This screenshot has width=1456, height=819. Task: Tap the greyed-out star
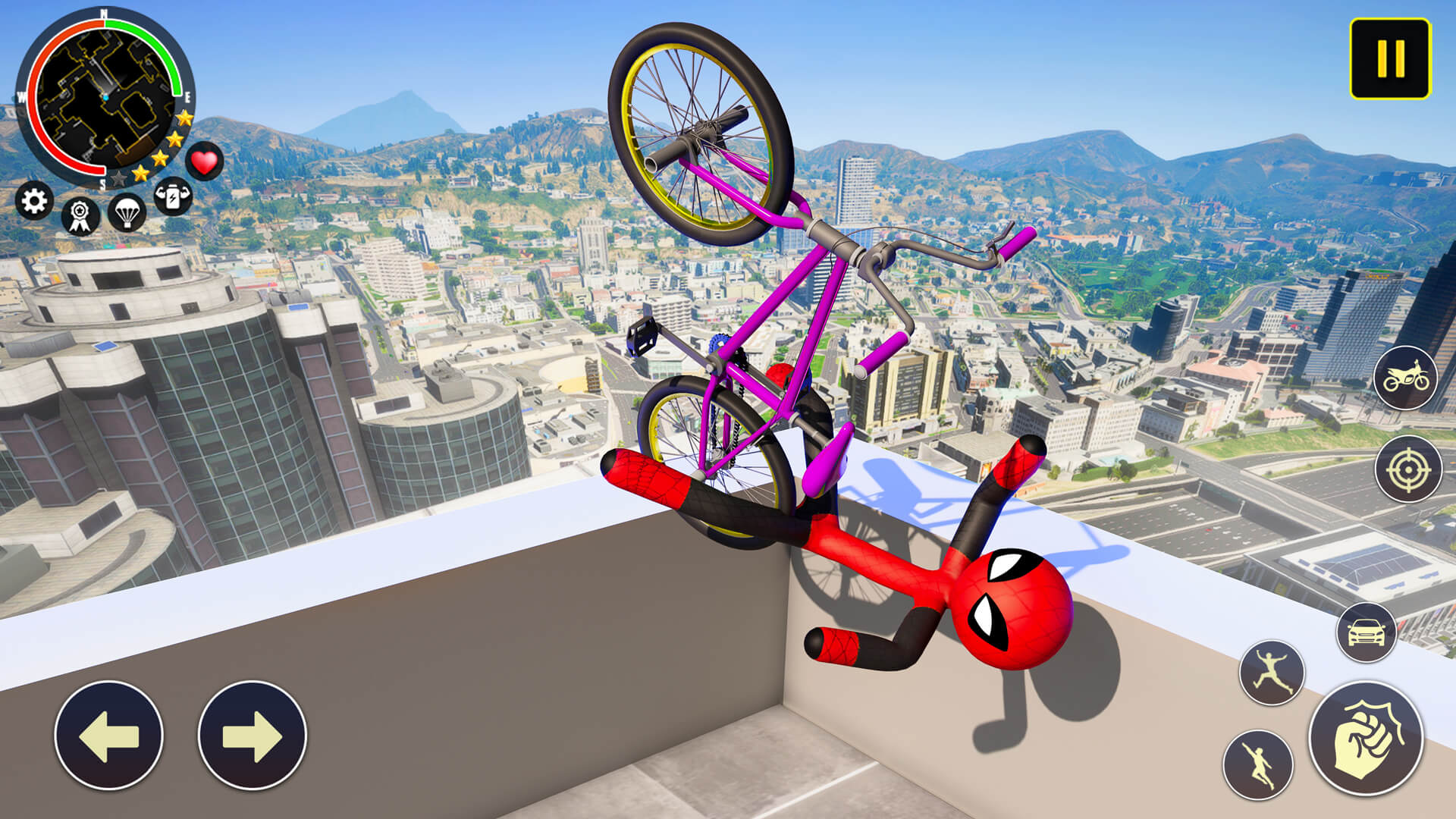click(x=118, y=179)
